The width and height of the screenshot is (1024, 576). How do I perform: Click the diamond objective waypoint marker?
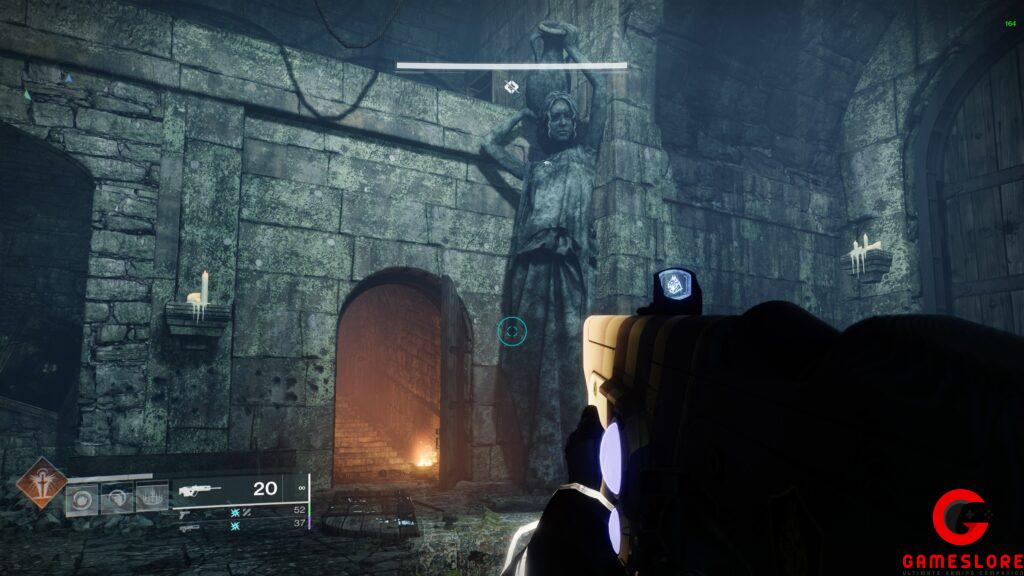point(512,87)
